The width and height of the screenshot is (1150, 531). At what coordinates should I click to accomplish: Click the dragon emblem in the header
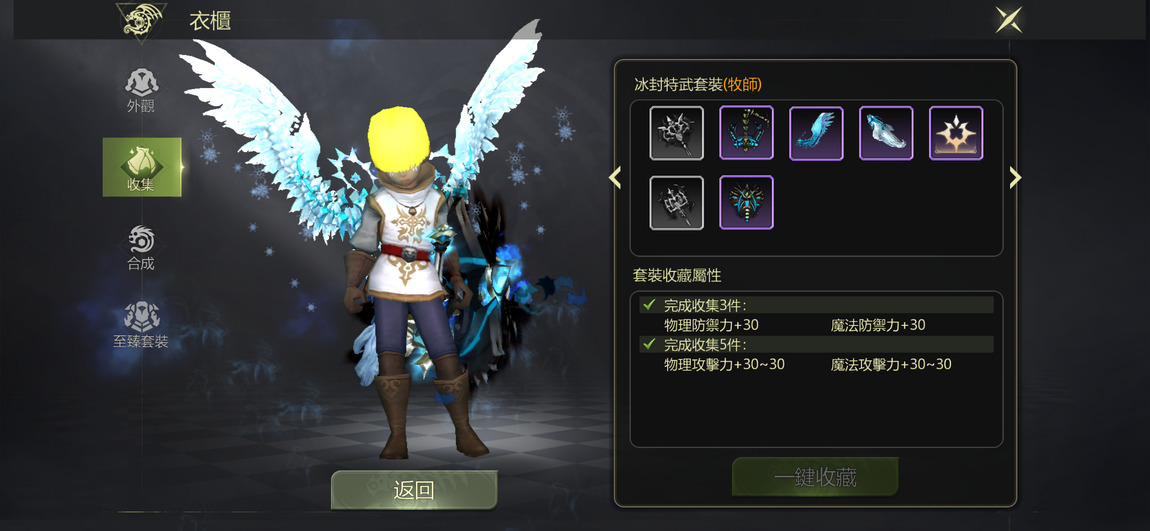click(x=139, y=21)
